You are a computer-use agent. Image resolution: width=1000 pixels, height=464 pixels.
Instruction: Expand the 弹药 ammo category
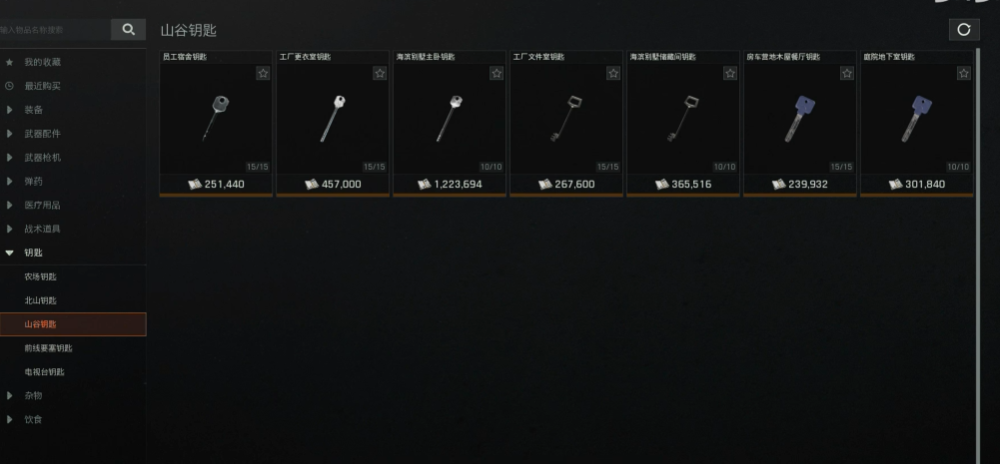pyautogui.click(x=34, y=181)
